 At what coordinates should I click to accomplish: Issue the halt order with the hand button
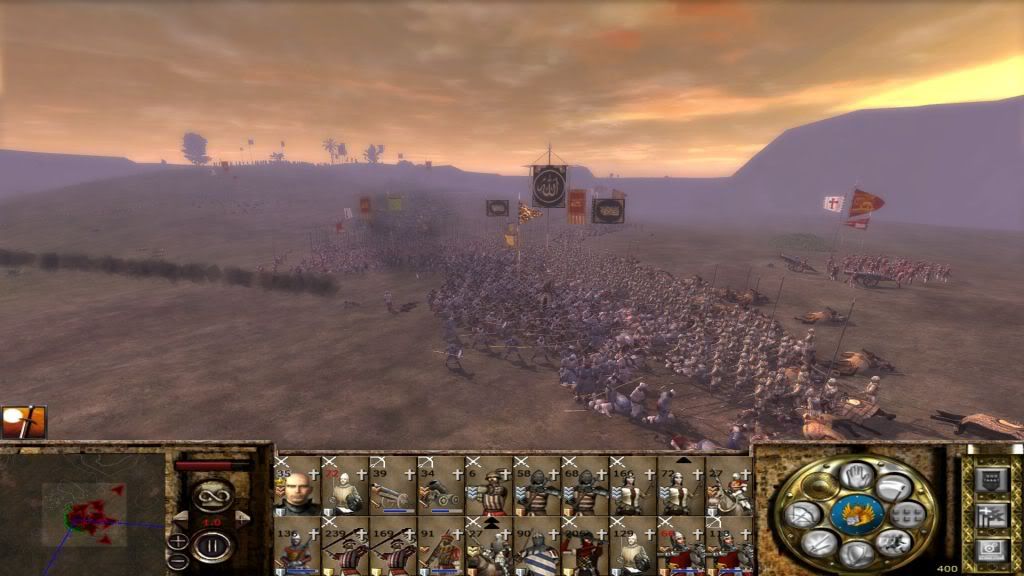click(855, 477)
